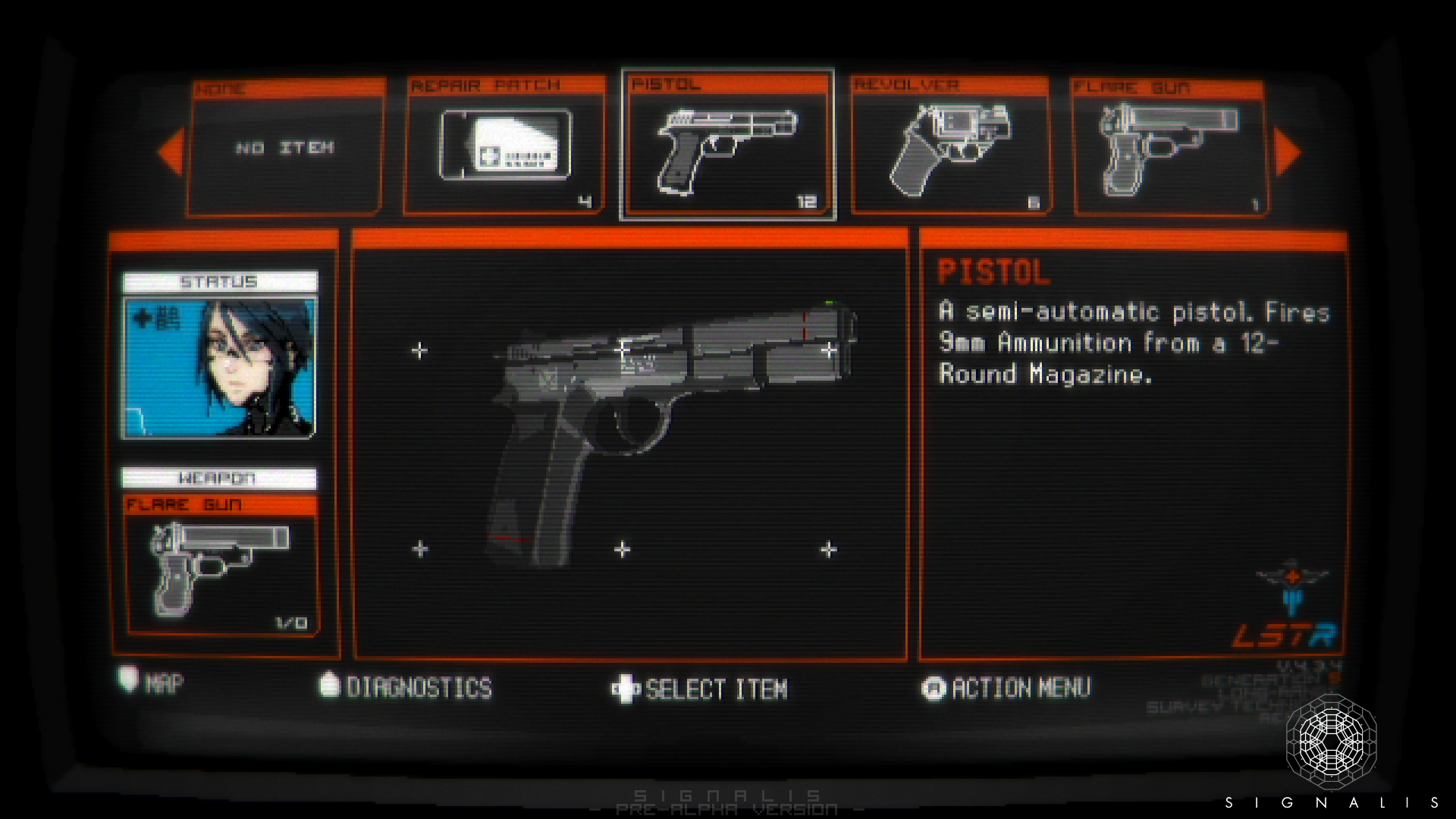
Task: Open the Action Menu
Action: point(1007,688)
